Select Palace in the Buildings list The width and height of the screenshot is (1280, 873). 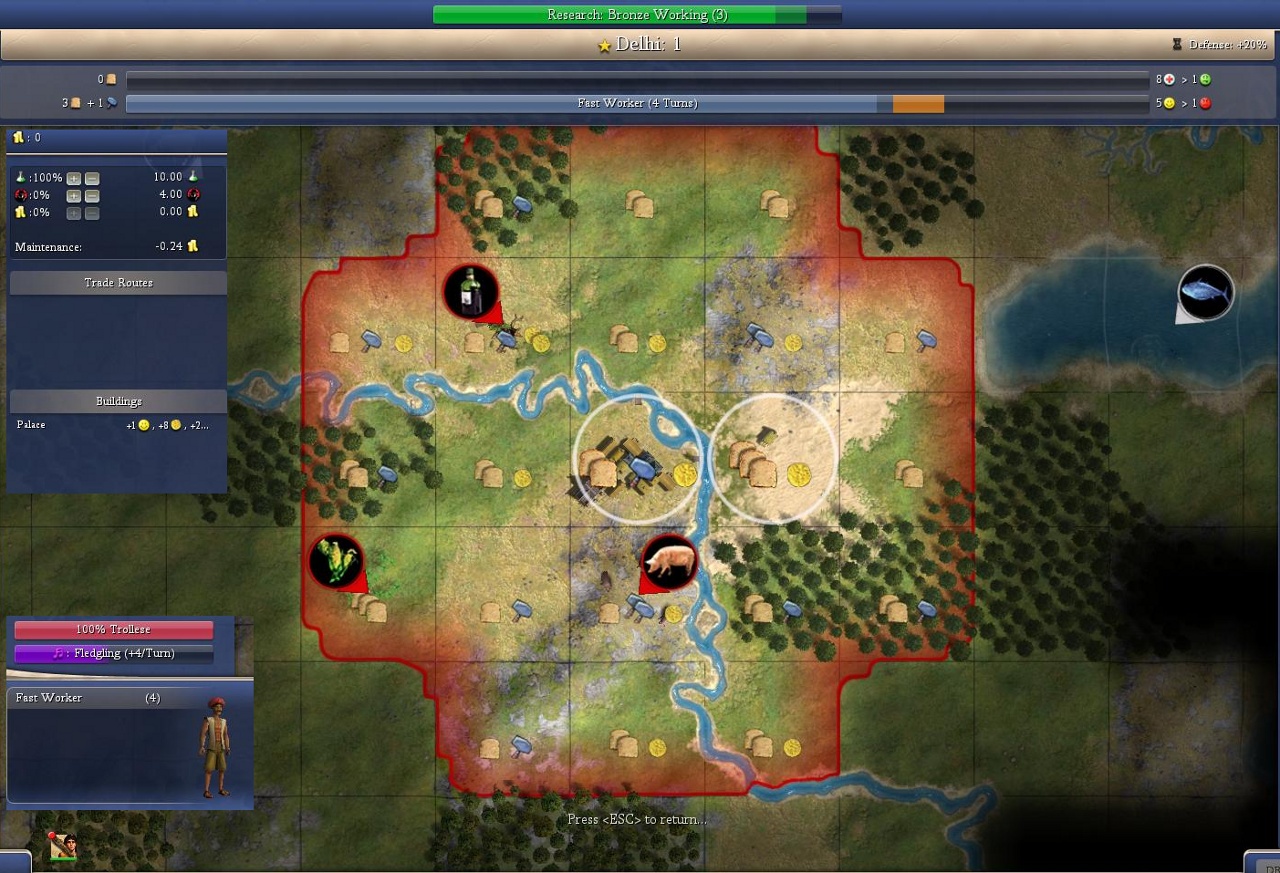click(x=31, y=424)
